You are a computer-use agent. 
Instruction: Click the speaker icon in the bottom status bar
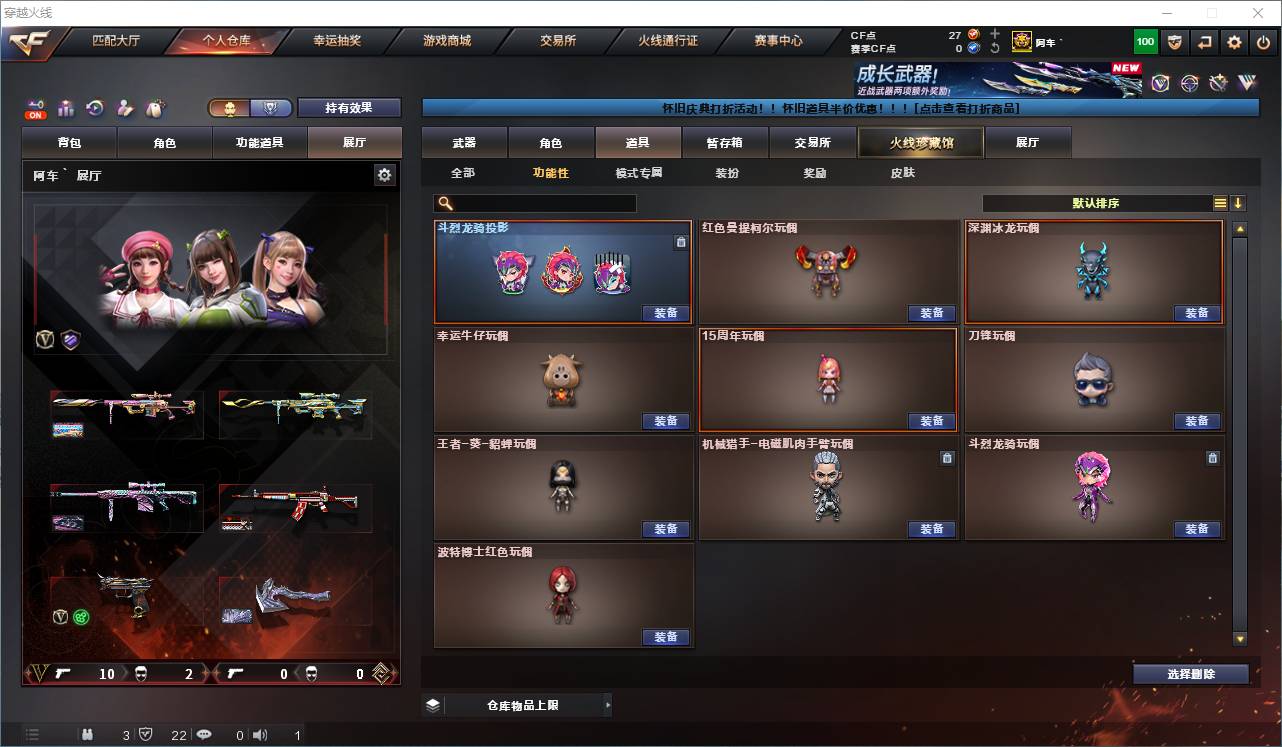click(x=260, y=735)
